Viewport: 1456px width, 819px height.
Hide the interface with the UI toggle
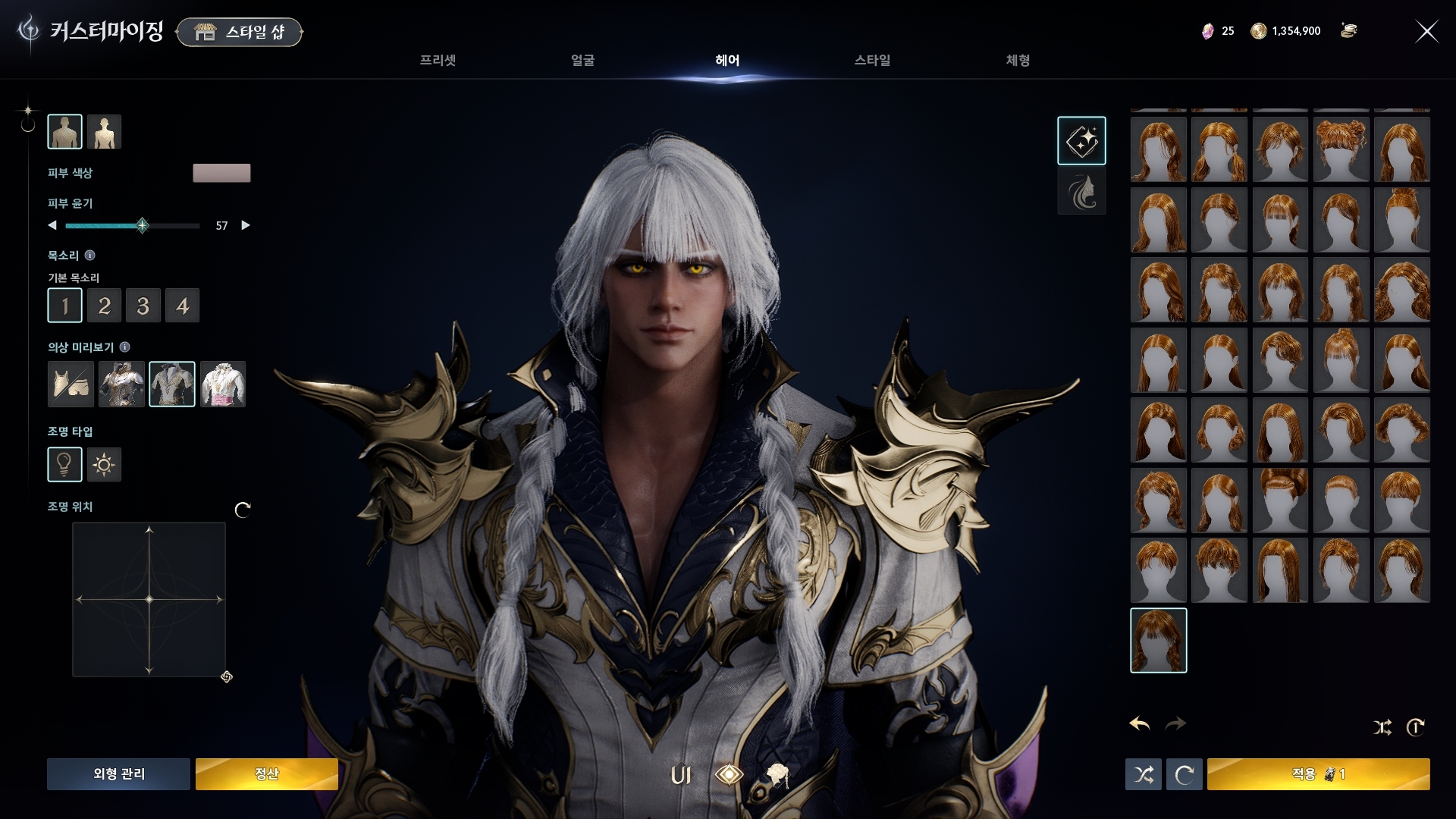pyautogui.click(x=681, y=775)
